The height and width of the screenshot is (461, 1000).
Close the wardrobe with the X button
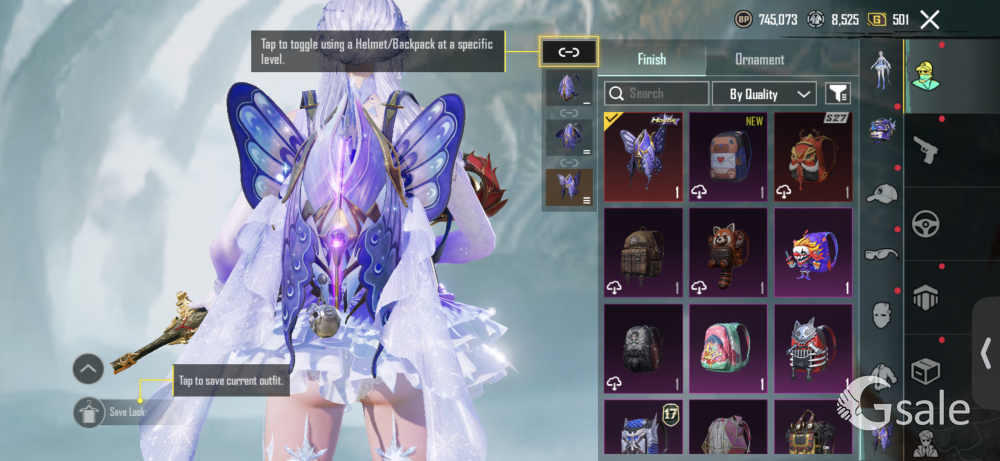tap(930, 19)
